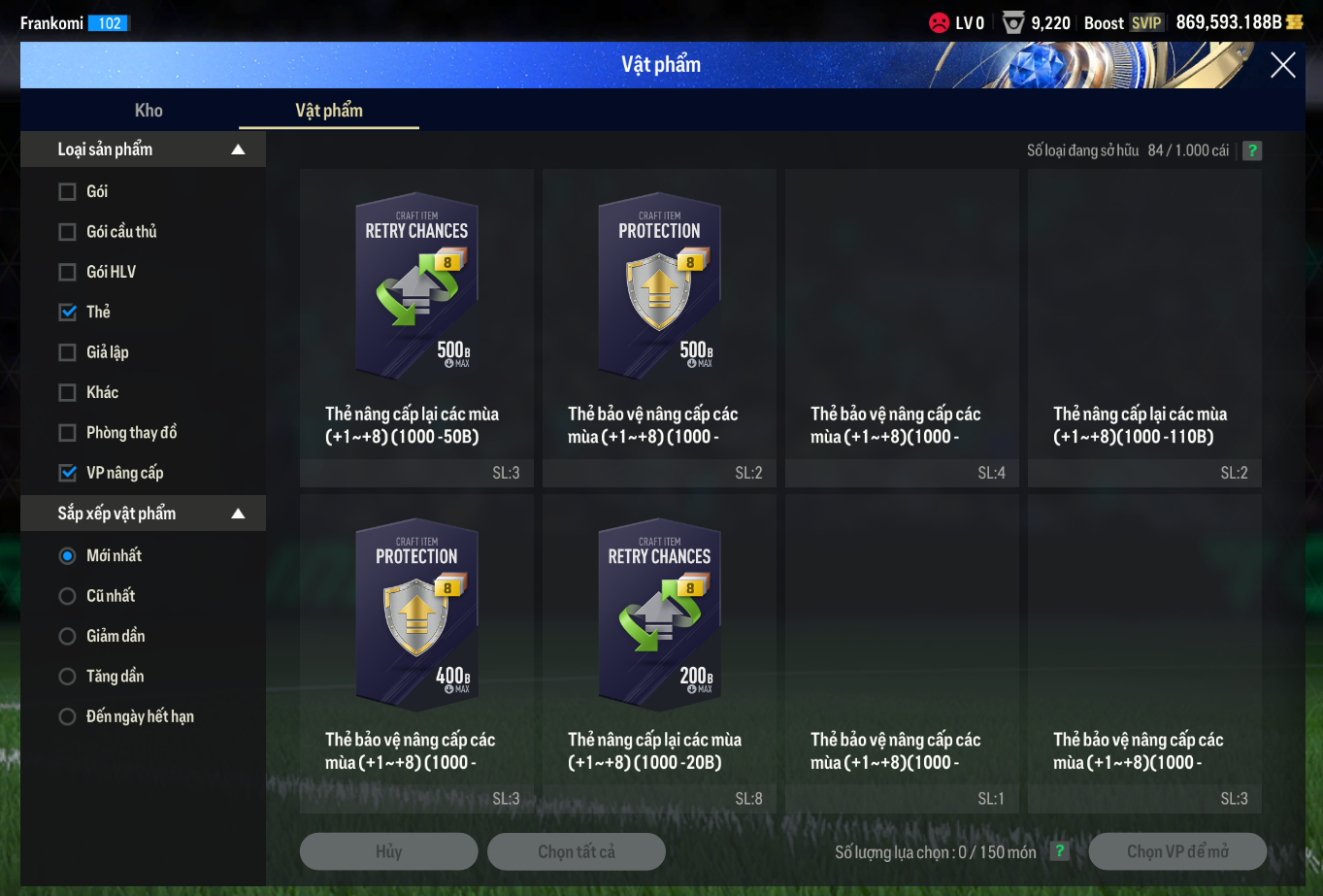Check the Gói HLV filter
This screenshot has height=896, width=1323.
click(x=68, y=272)
